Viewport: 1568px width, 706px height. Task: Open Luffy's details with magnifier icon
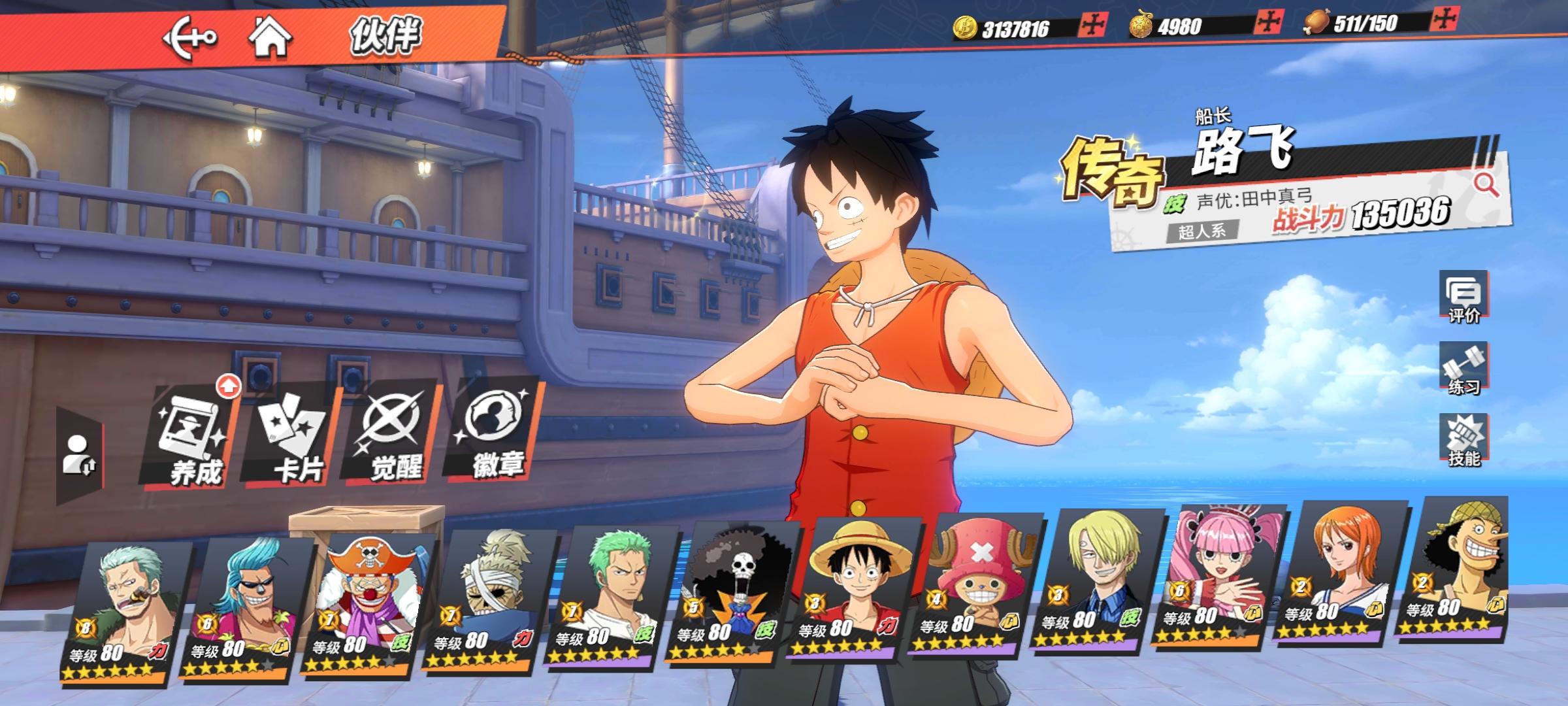[x=1486, y=186]
